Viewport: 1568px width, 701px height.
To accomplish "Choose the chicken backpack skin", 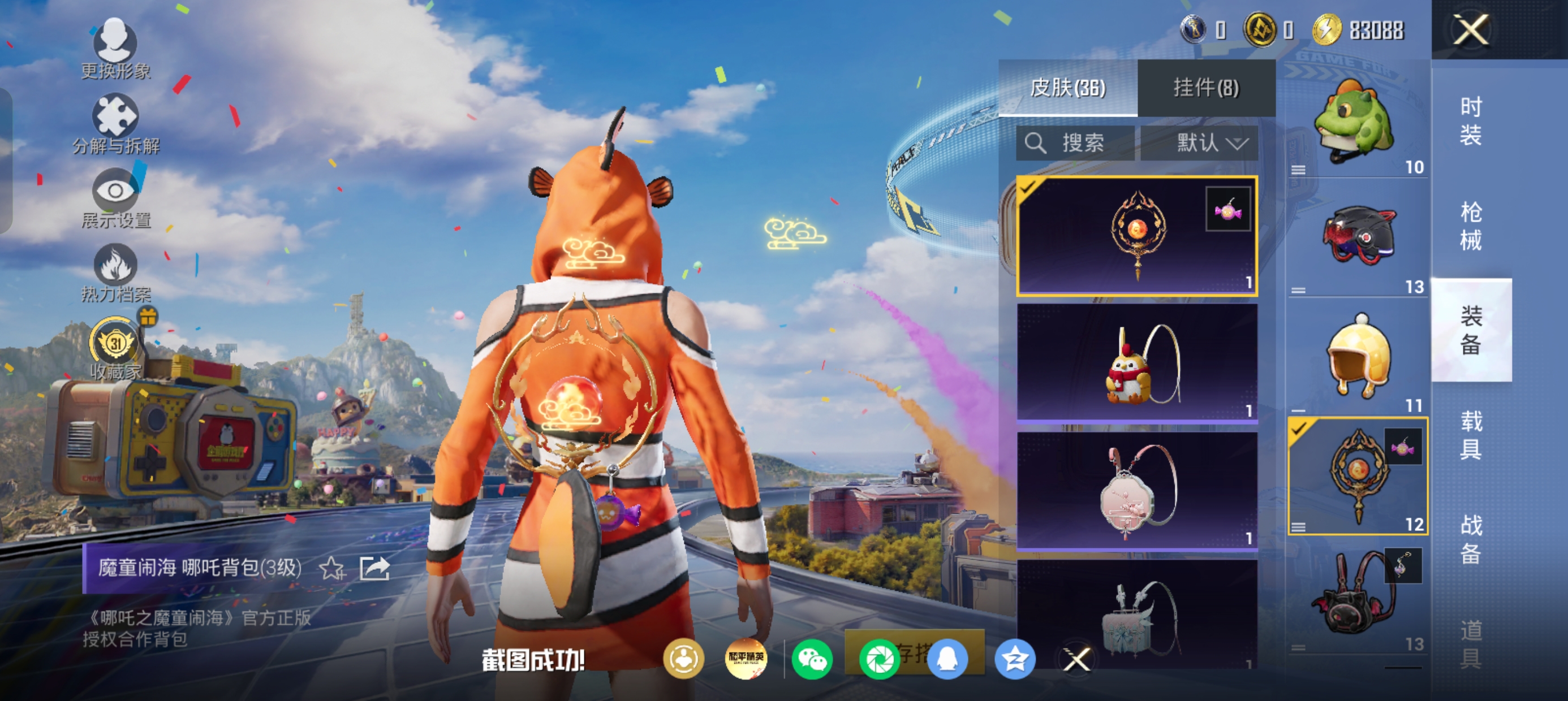I will [x=1136, y=363].
